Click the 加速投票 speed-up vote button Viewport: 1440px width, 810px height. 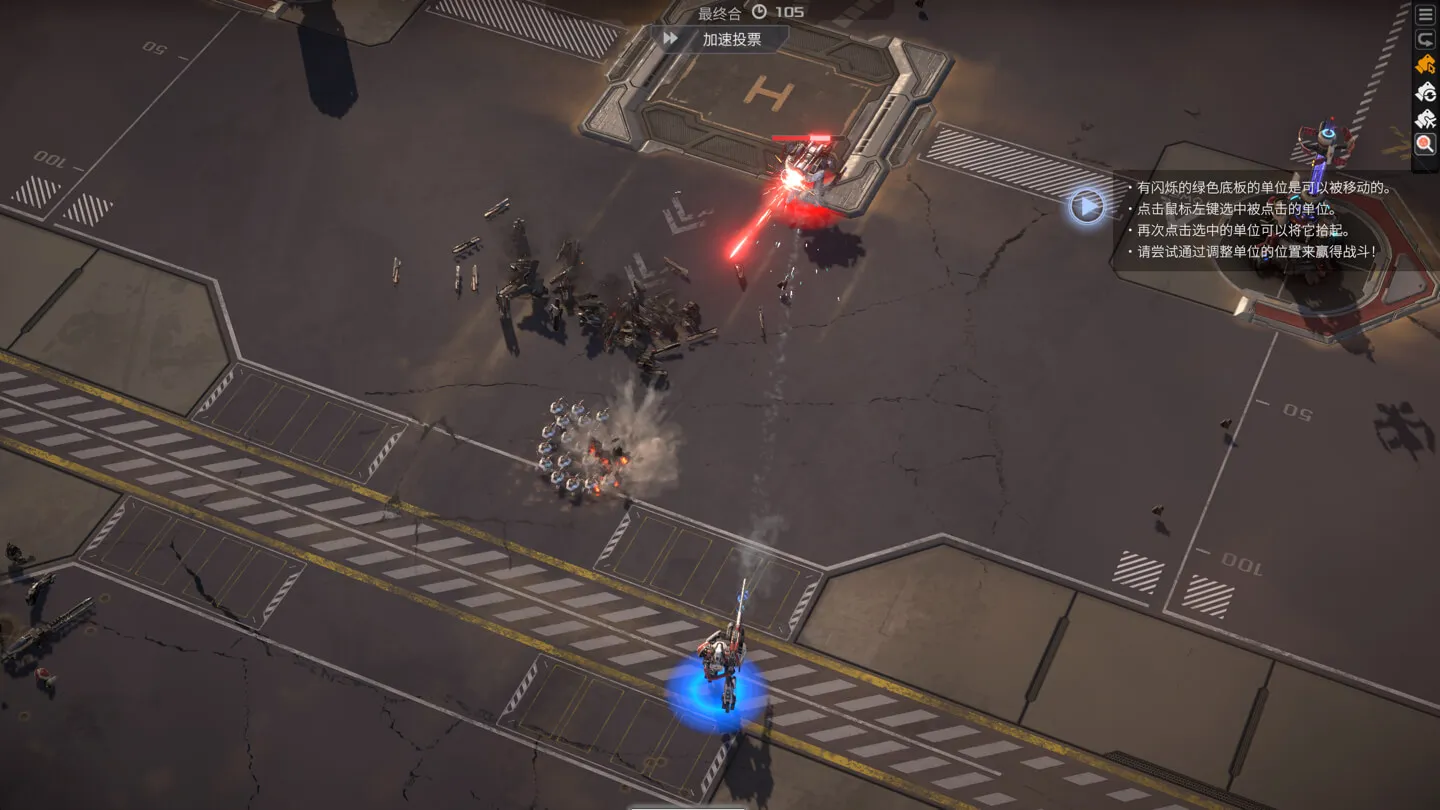click(x=720, y=39)
